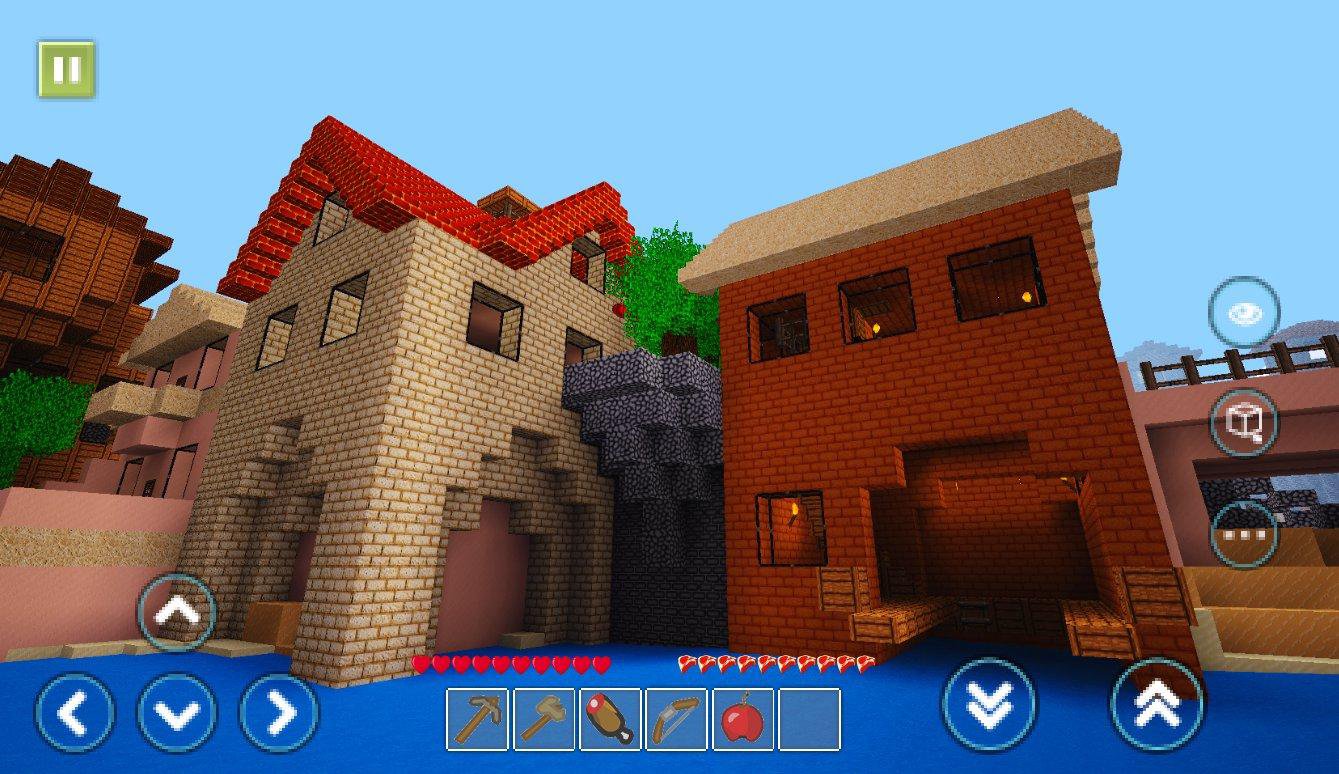Toggle the camera perspective eye button

click(x=1243, y=313)
